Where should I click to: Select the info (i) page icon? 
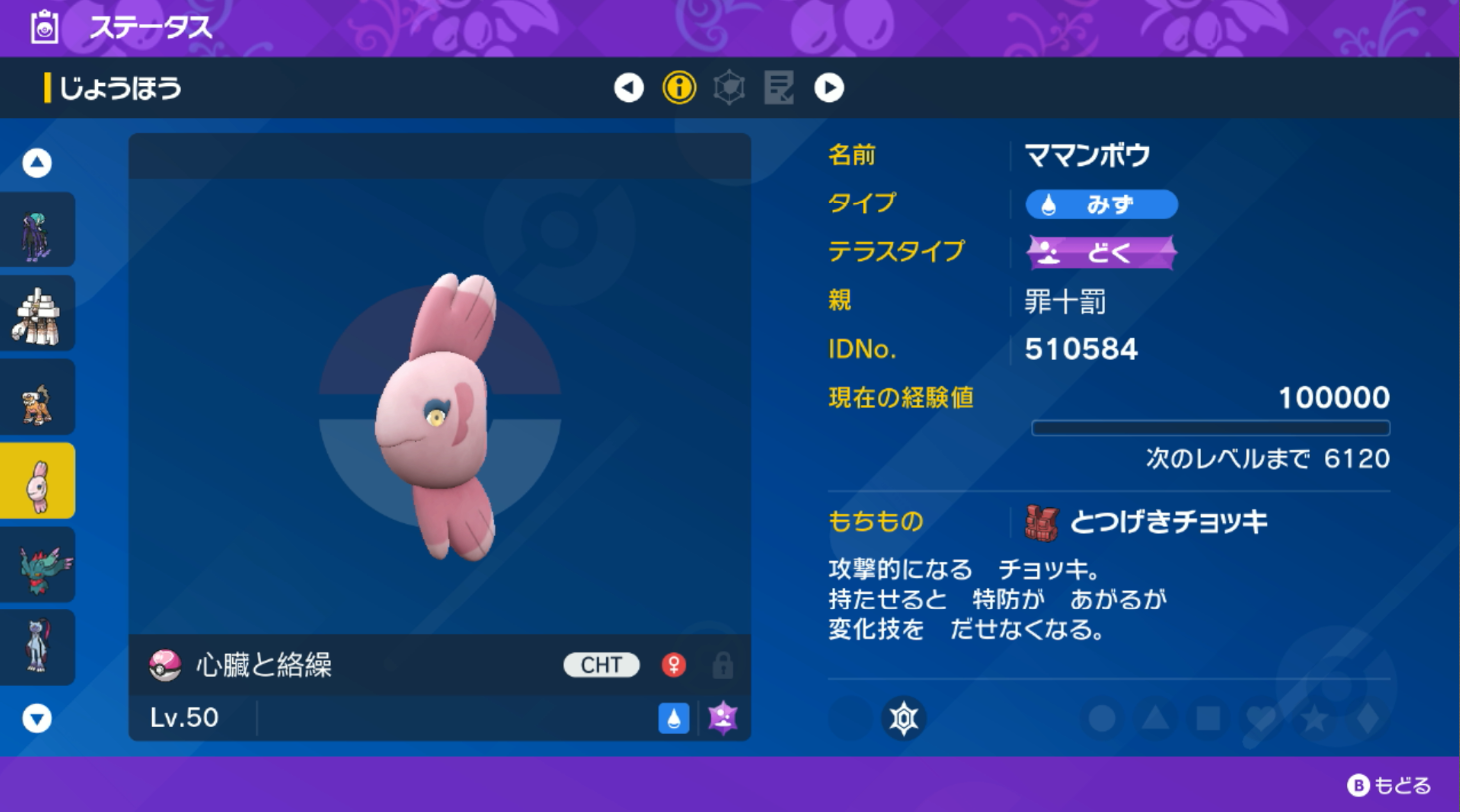tap(680, 88)
